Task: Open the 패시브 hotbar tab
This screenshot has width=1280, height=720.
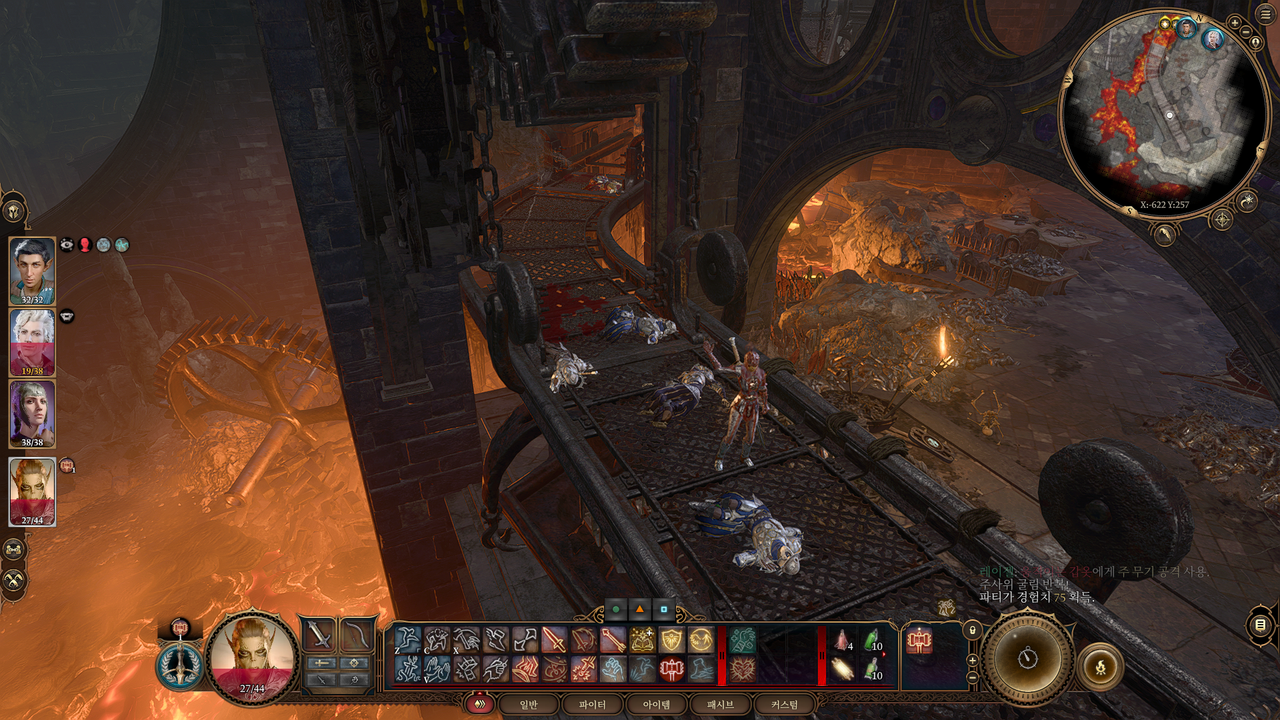Action: coord(720,704)
